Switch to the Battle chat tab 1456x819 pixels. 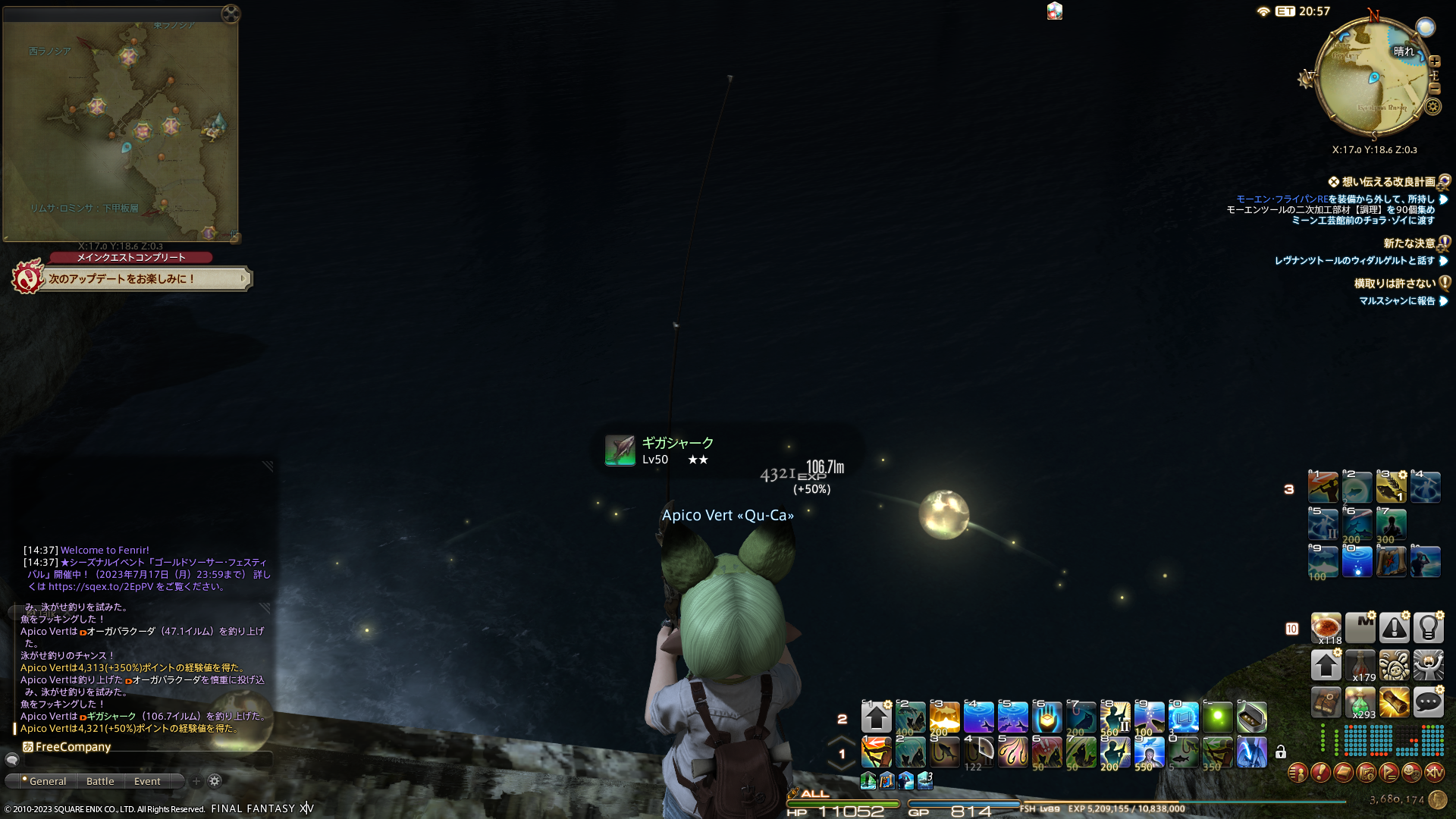tap(100, 781)
